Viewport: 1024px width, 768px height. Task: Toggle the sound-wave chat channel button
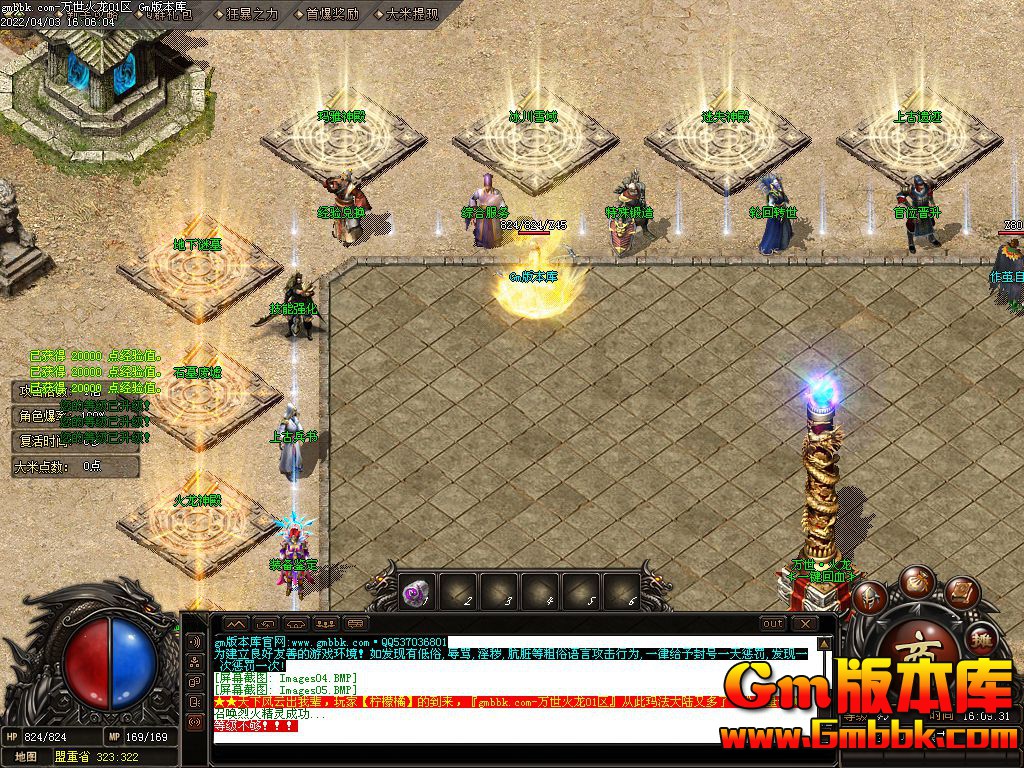click(x=194, y=641)
